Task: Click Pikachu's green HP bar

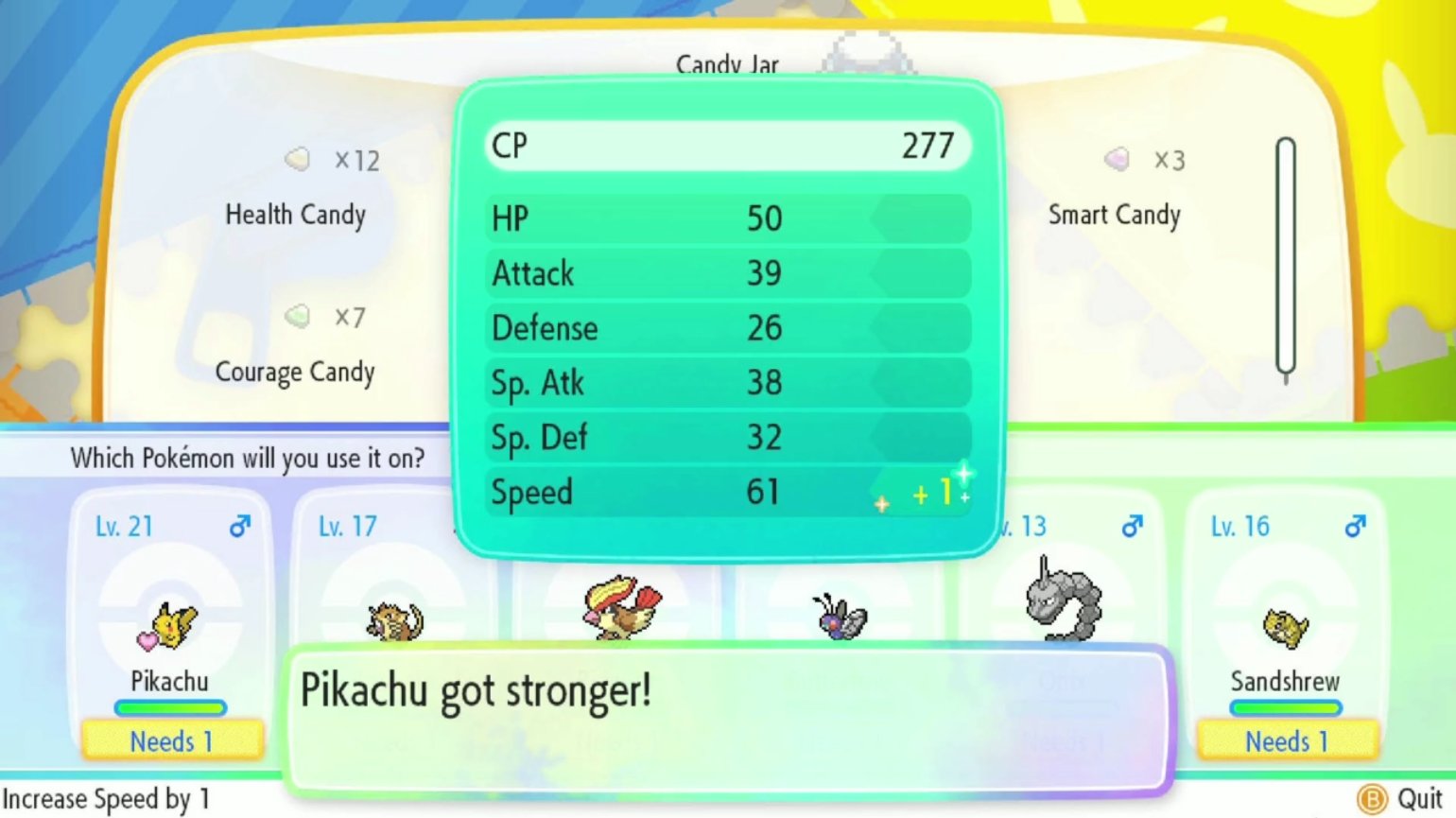Action: click(x=171, y=707)
